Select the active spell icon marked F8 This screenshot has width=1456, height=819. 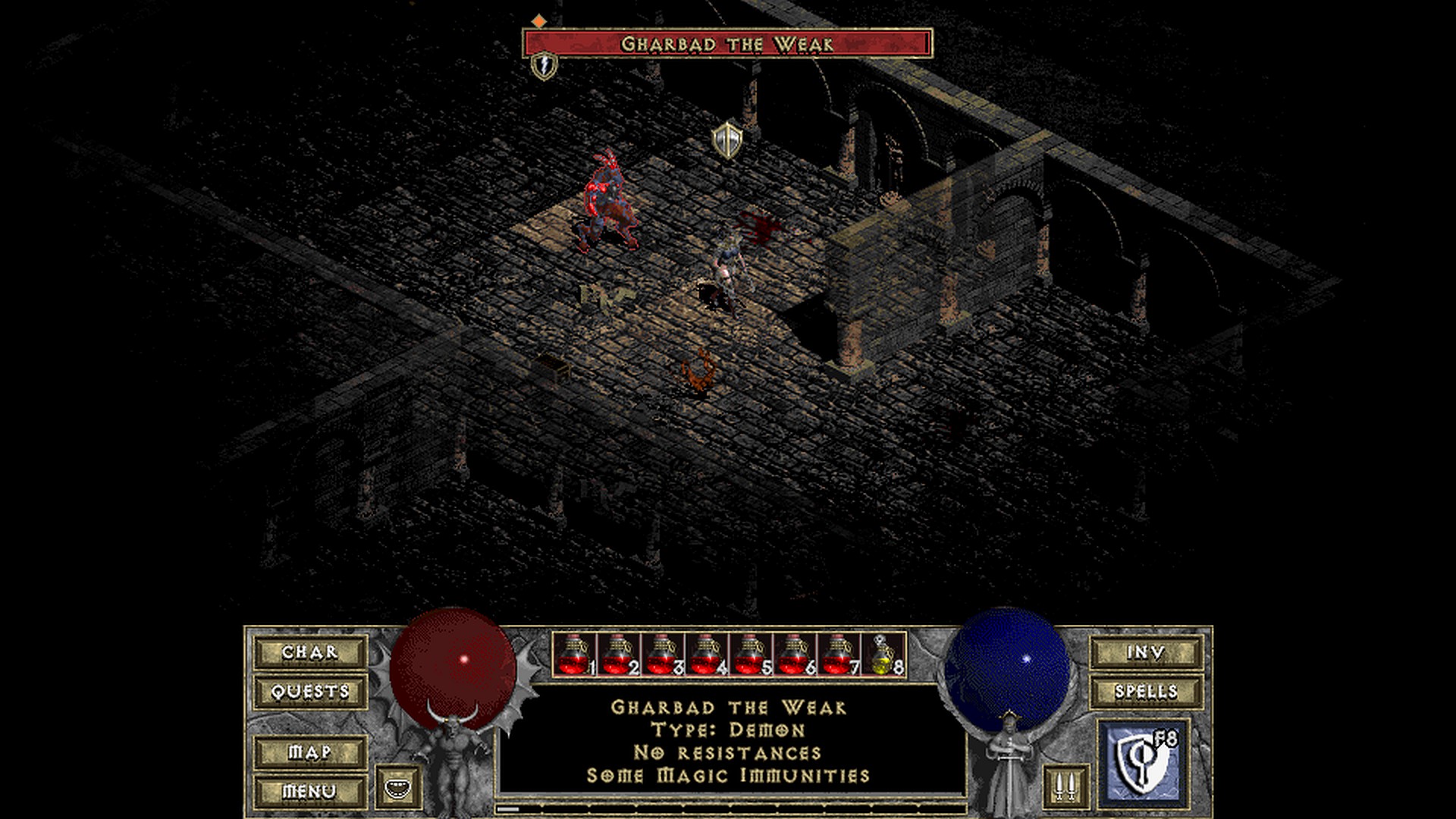point(1141,761)
